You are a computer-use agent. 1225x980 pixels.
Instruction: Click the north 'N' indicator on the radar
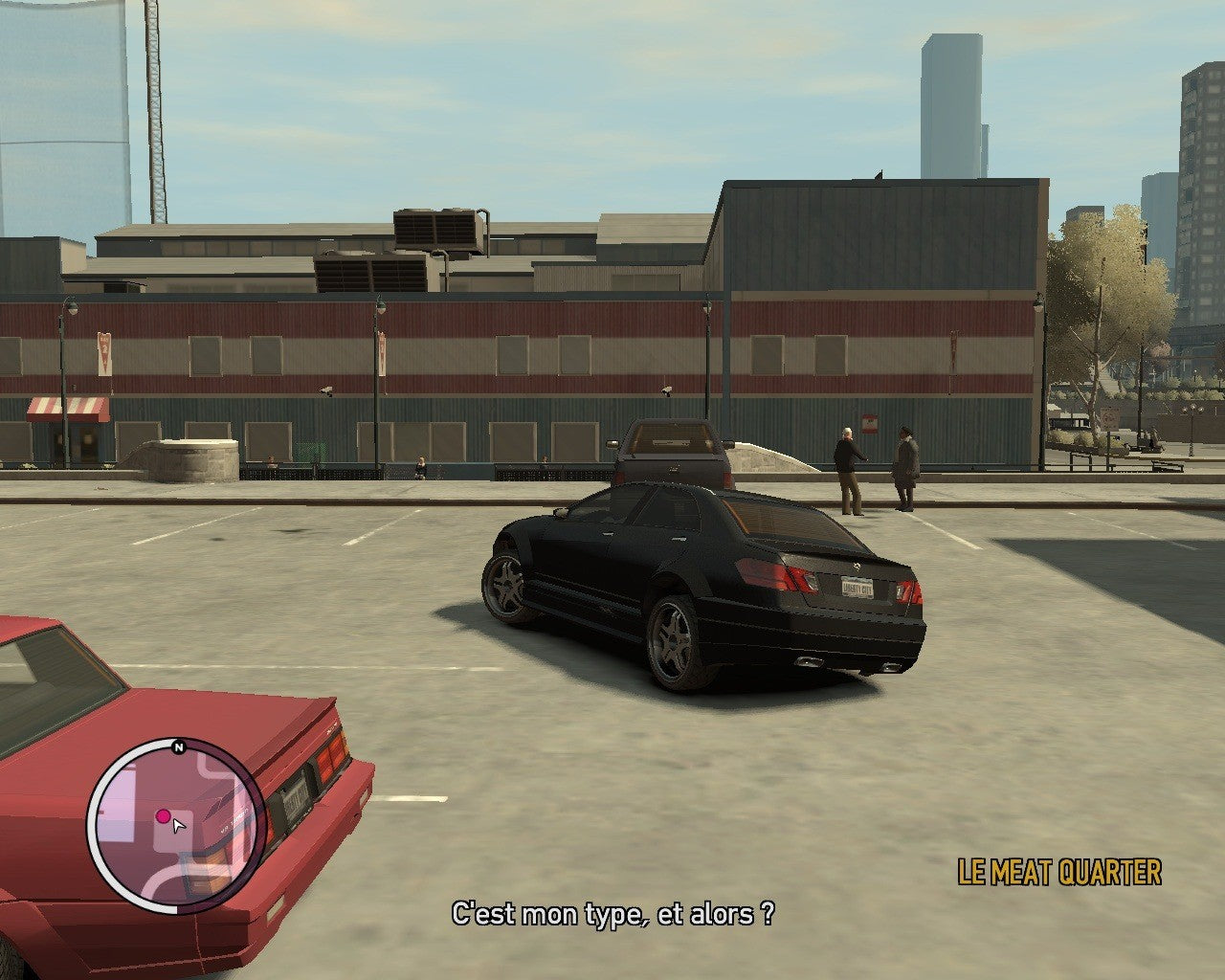176,746
